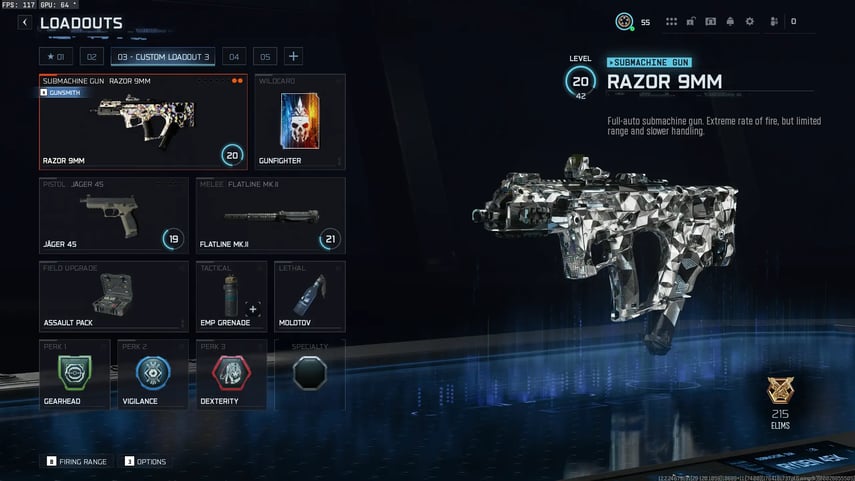Open the Assault Pack field upgrade slot
The image size is (855, 481).
click(114, 296)
